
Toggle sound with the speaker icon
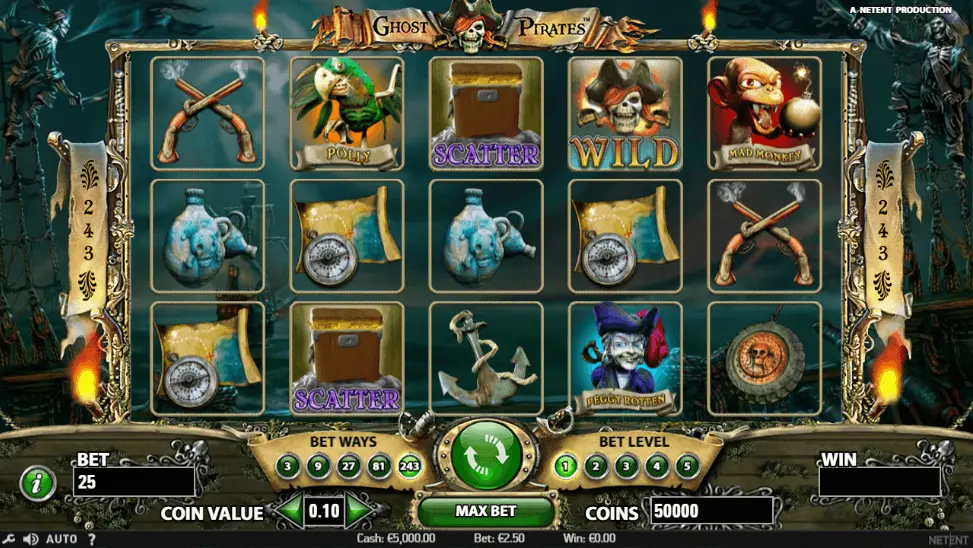(30, 540)
